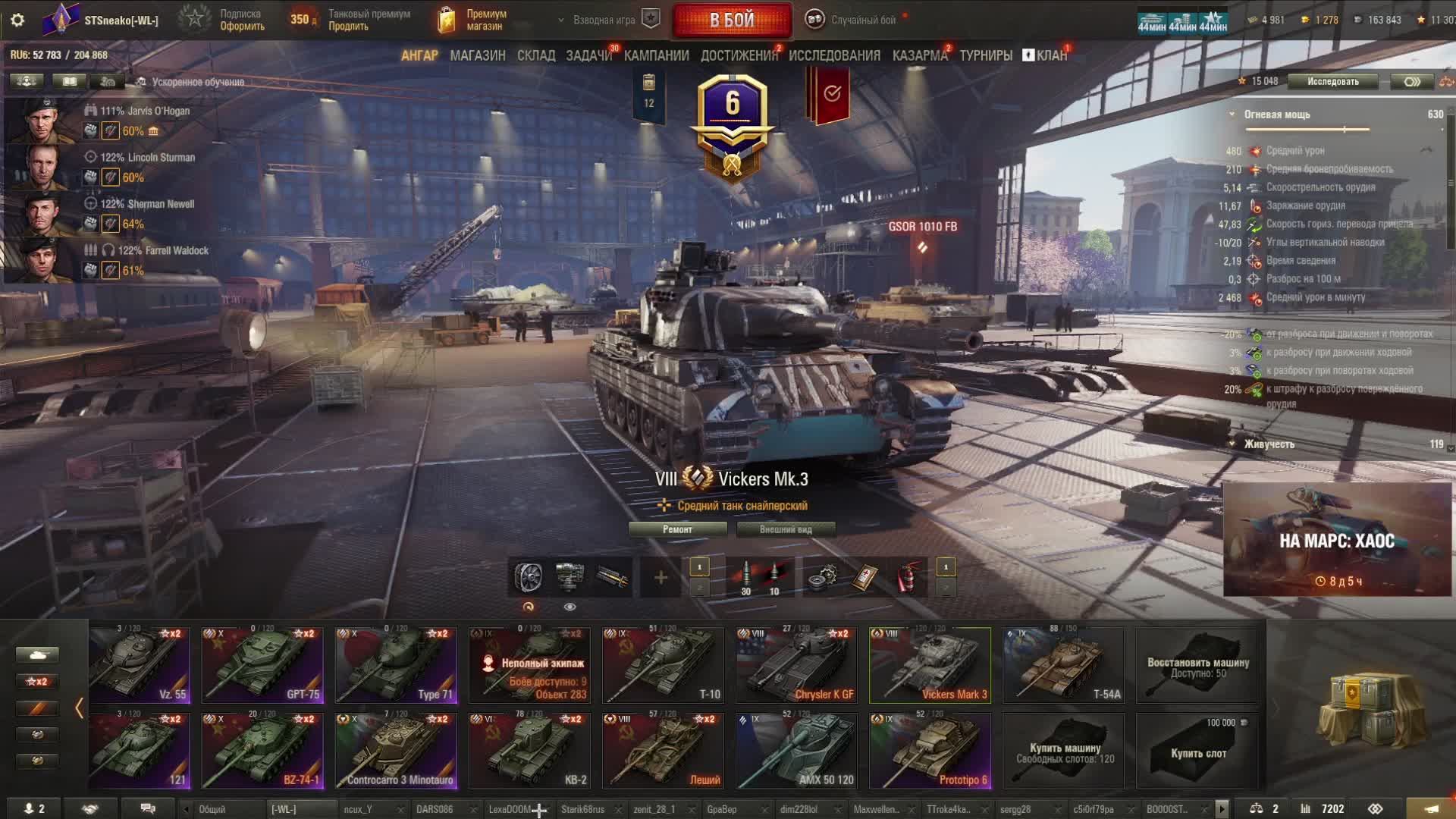Choose the T-54A tank in carousel

[x=1063, y=665]
